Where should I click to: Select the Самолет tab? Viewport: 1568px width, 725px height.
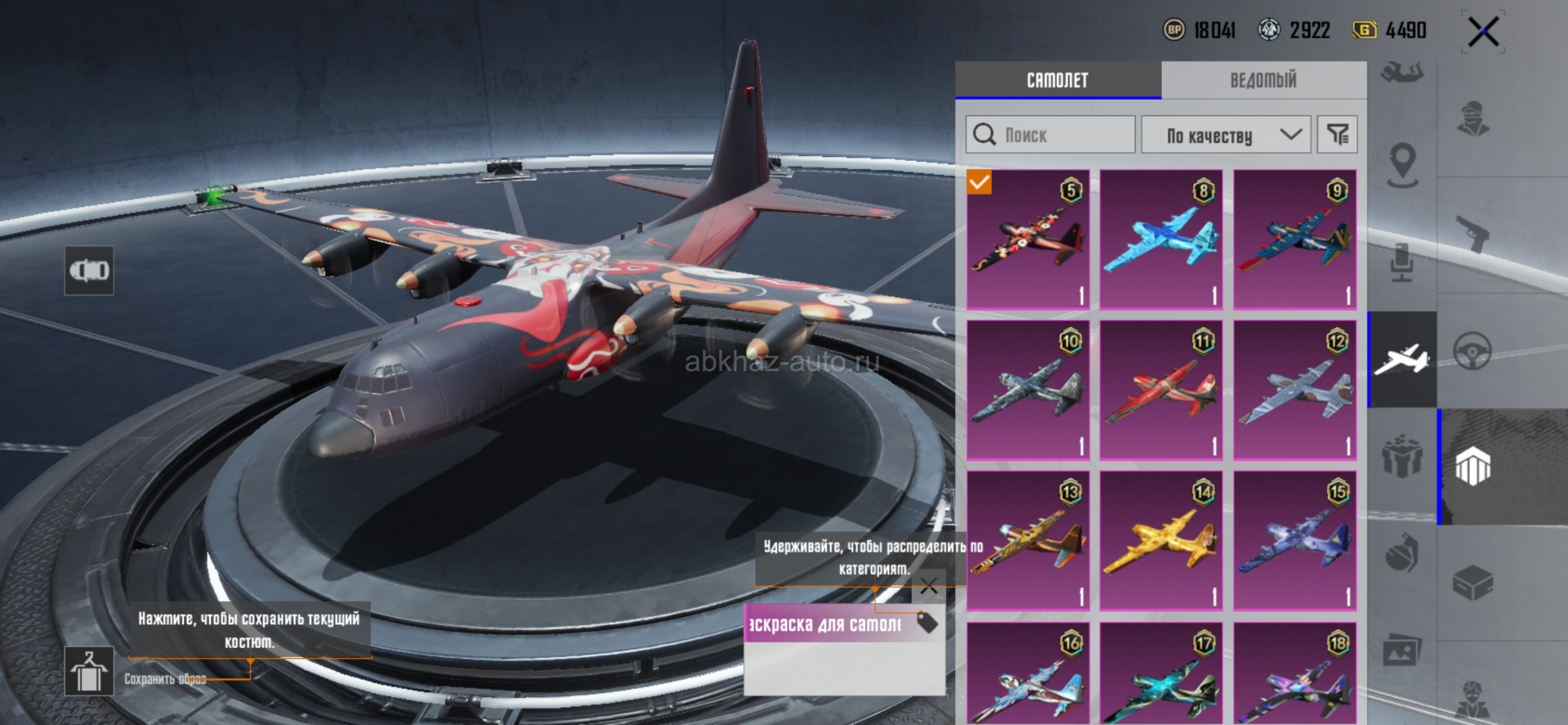coord(1057,80)
